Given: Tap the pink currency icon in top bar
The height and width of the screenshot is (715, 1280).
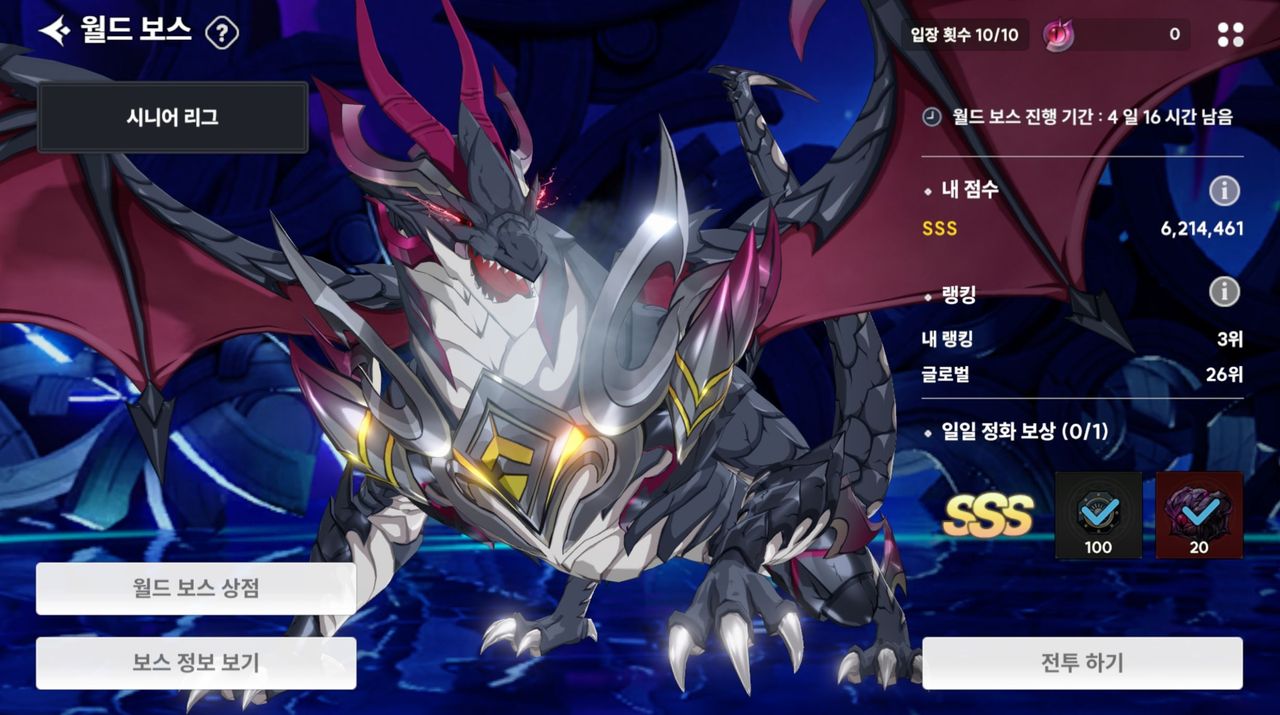Looking at the screenshot, I should [1058, 35].
